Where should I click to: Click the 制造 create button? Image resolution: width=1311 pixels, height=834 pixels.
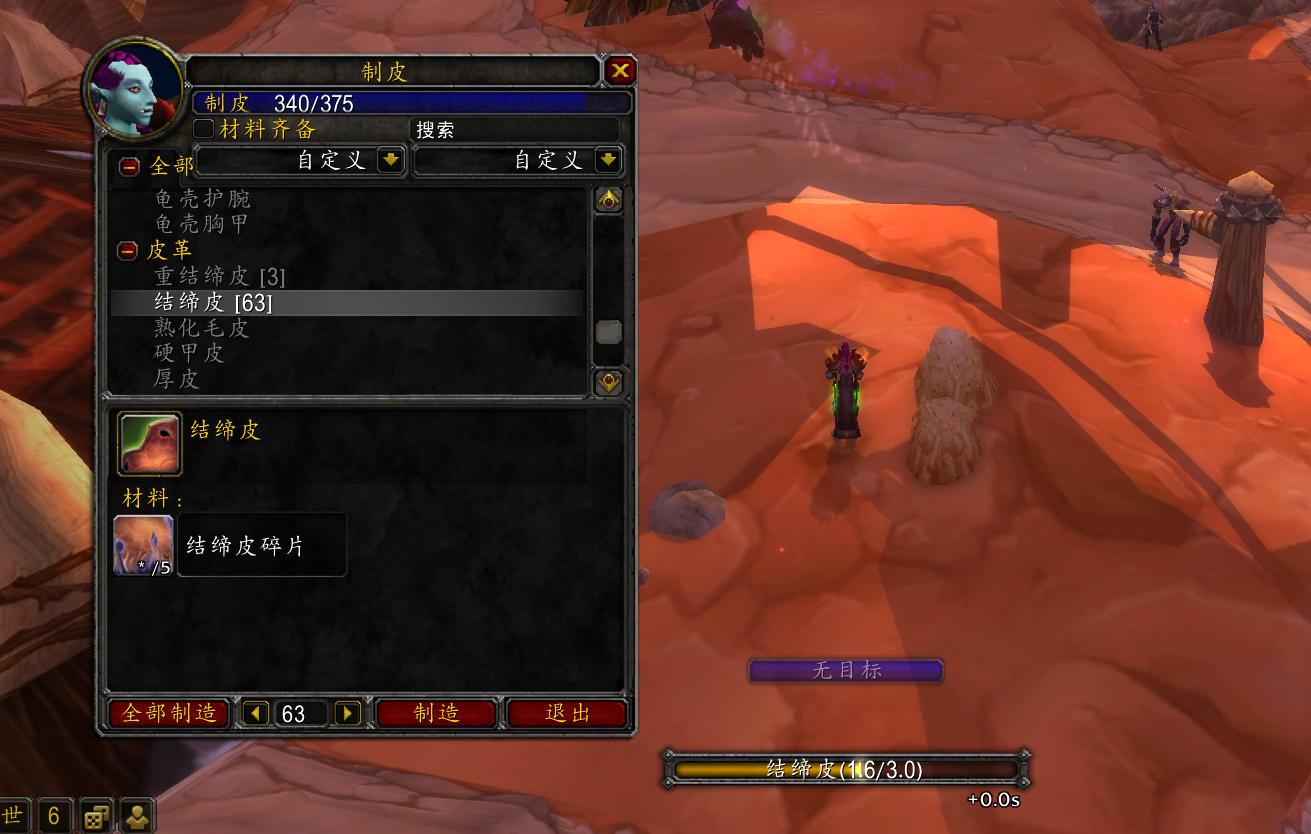pos(436,713)
